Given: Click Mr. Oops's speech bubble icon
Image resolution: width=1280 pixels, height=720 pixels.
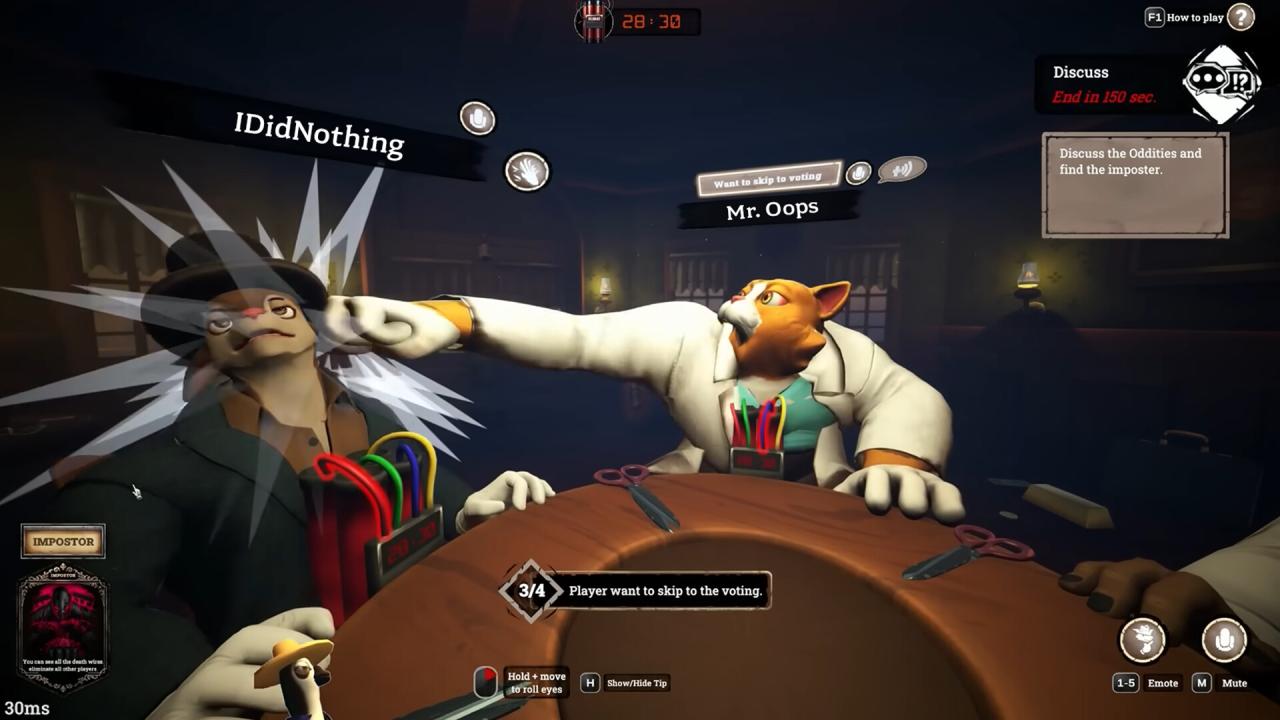Looking at the screenshot, I should [x=902, y=170].
